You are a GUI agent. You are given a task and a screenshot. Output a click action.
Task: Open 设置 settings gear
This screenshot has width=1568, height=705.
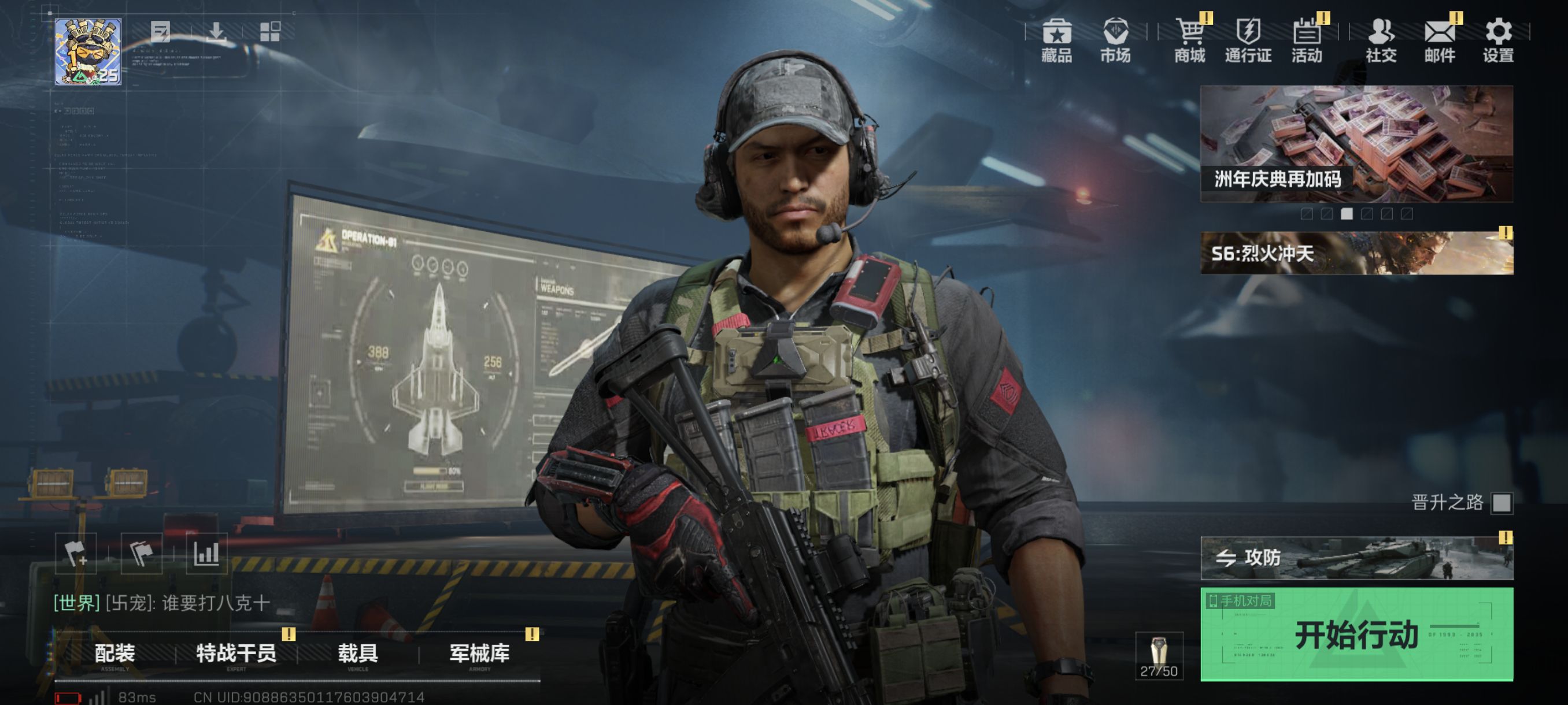[1498, 40]
